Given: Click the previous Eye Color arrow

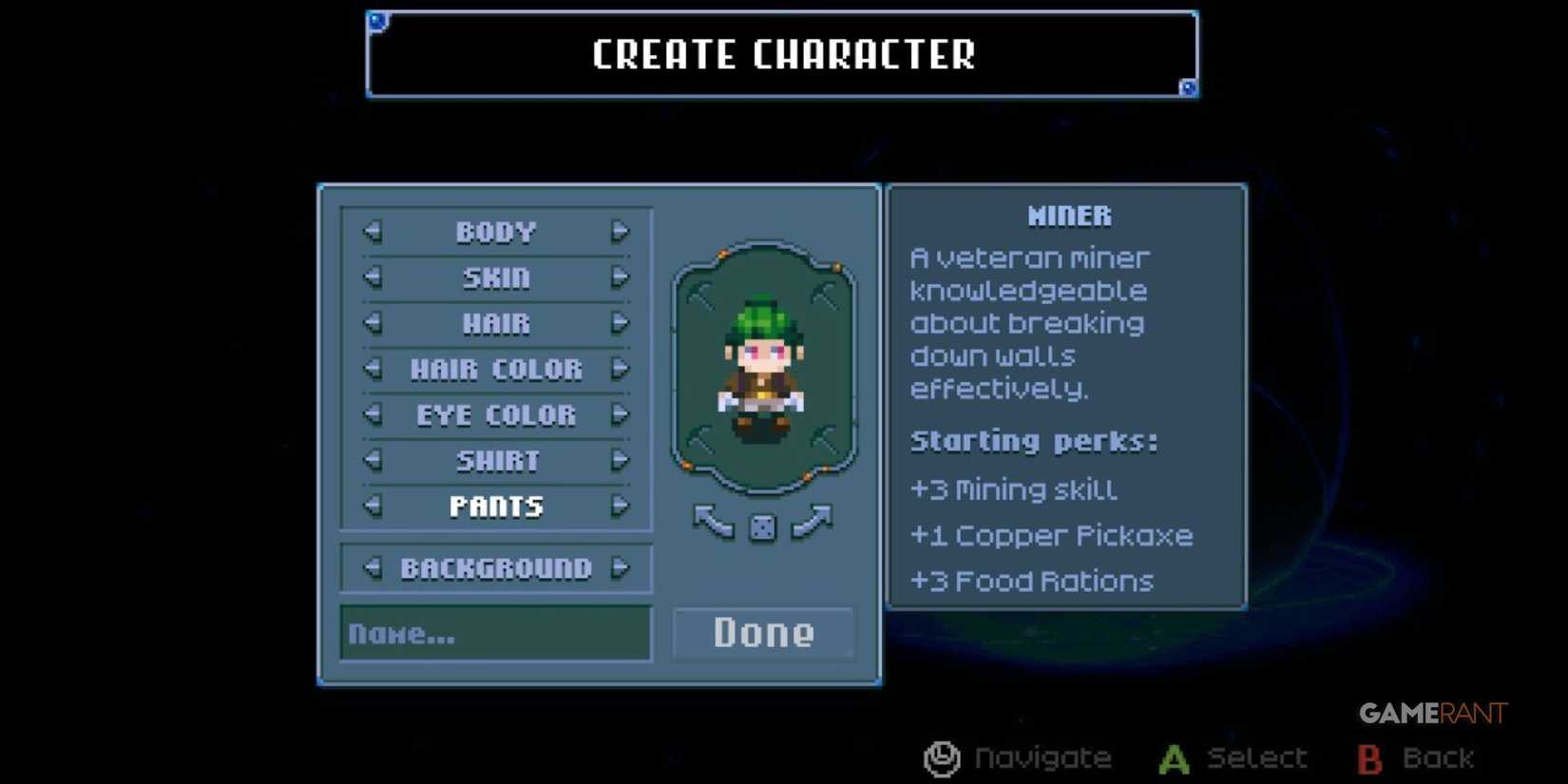Looking at the screenshot, I should pos(371,415).
